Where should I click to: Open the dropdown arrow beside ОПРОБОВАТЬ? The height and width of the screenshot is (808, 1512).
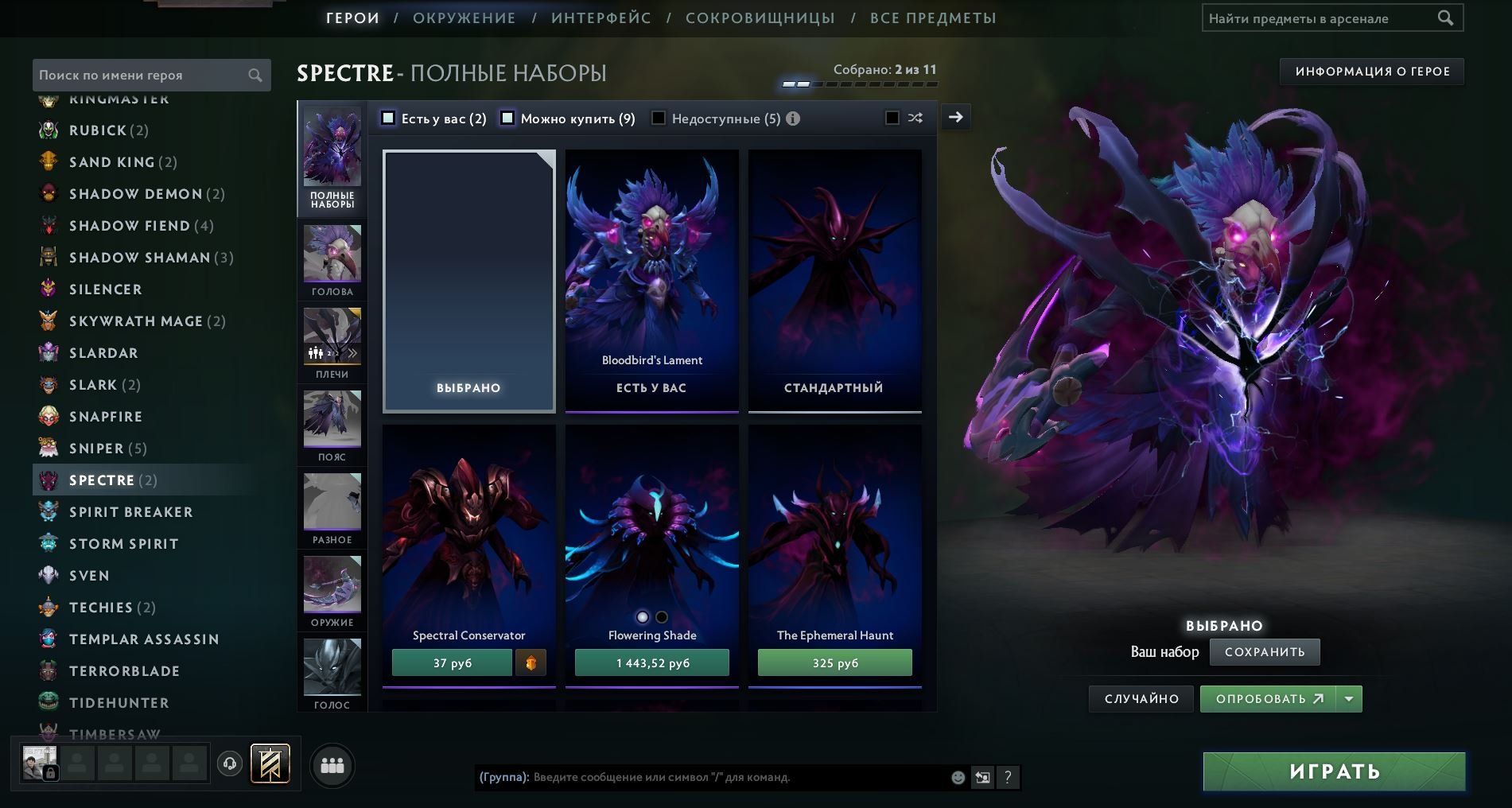(x=1349, y=699)
